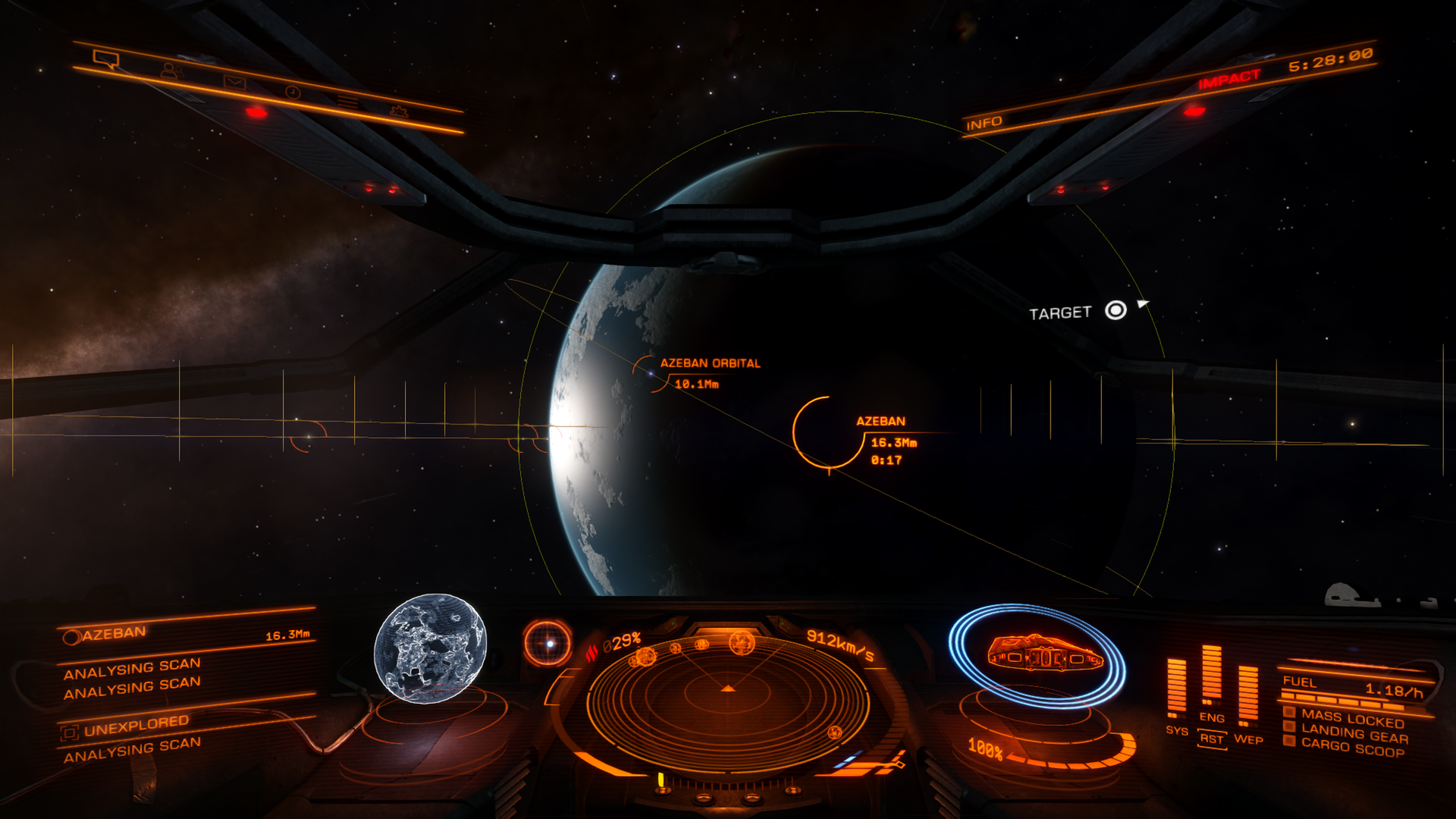Click the round compass indicator beside radar
The width and height of the screenshot is (1456, 819).
pos(548,643)
